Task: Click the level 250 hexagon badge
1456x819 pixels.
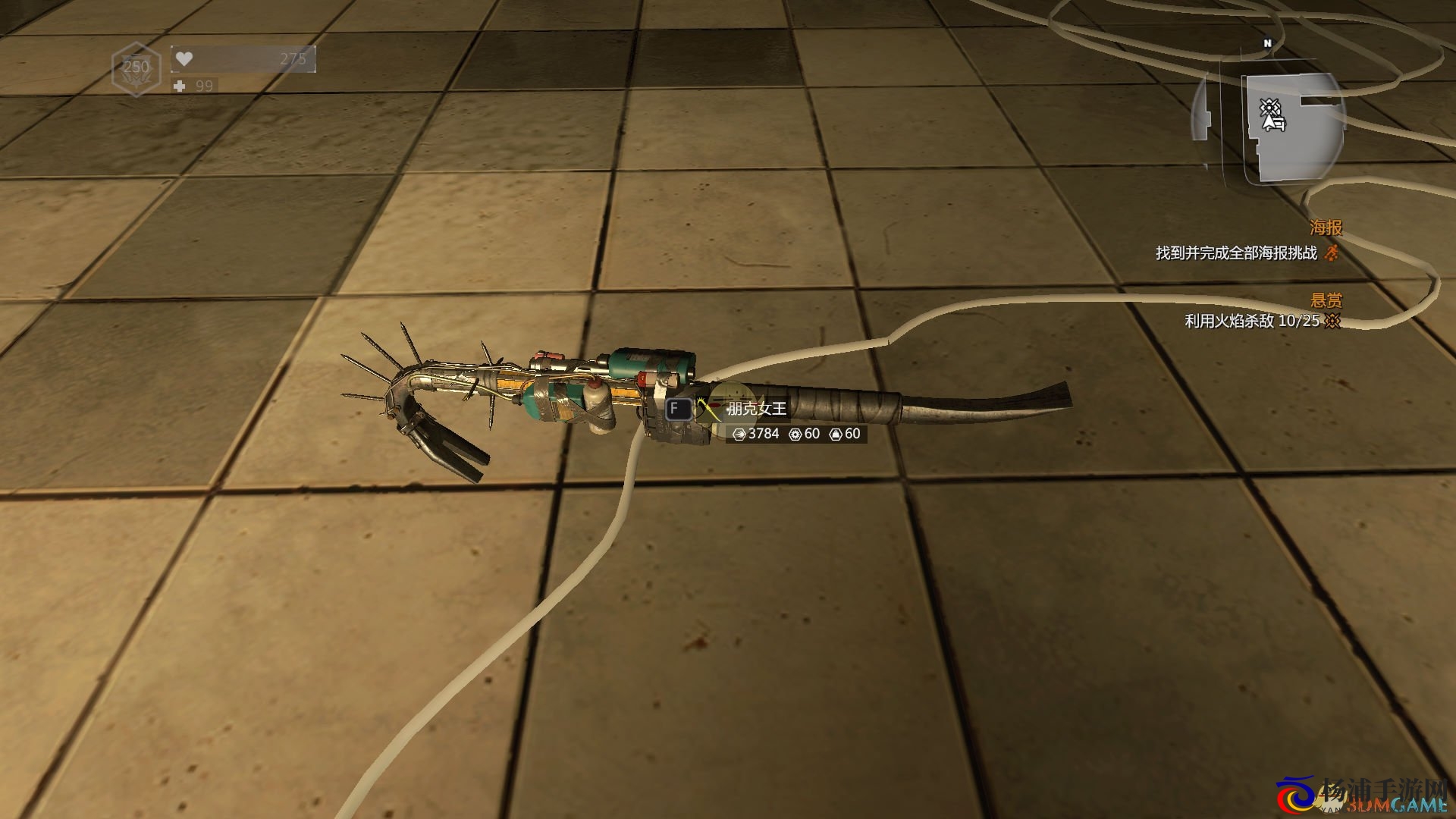Action: (x=136, y=68)
